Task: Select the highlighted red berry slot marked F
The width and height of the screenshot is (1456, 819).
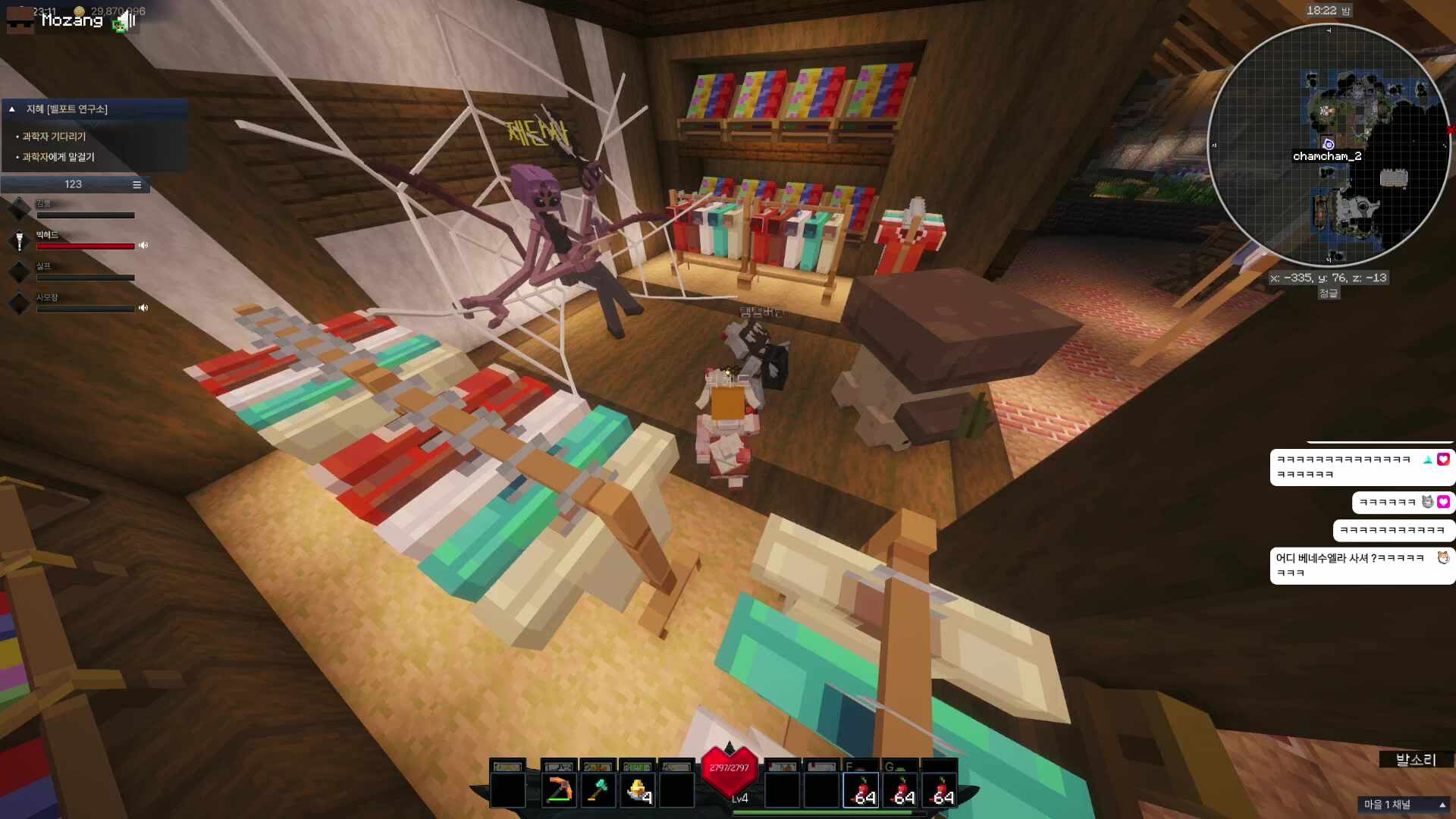Action: pyautogui.click(x=861, y=790)
